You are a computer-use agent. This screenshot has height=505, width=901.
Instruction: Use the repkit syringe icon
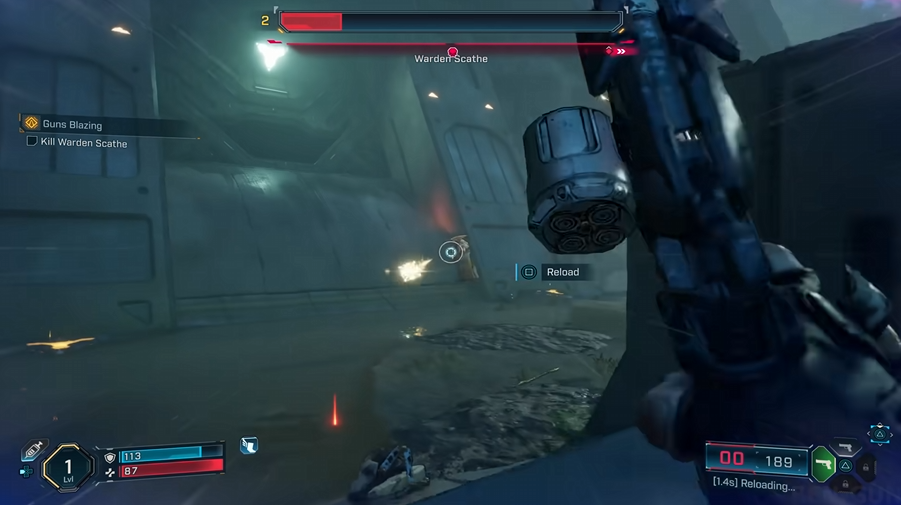(32, 449)
